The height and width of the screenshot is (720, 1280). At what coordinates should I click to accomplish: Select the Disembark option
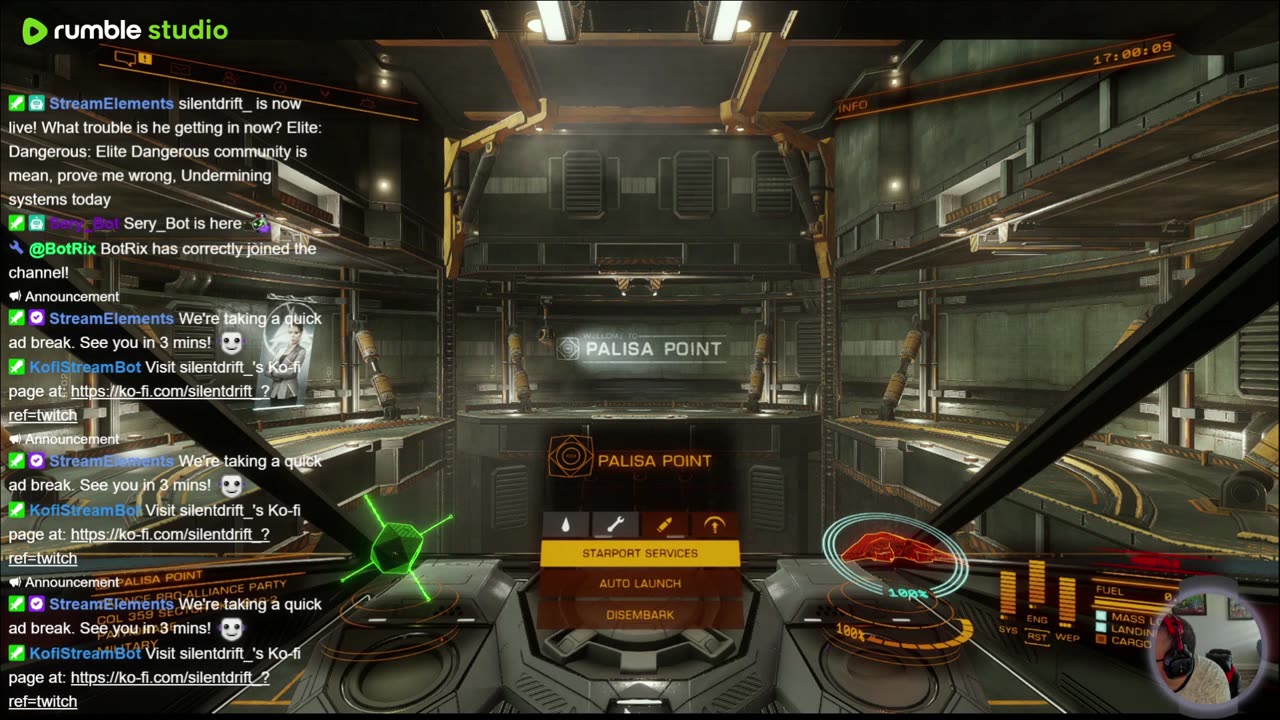pyautogui.click(x=640, y=615)
